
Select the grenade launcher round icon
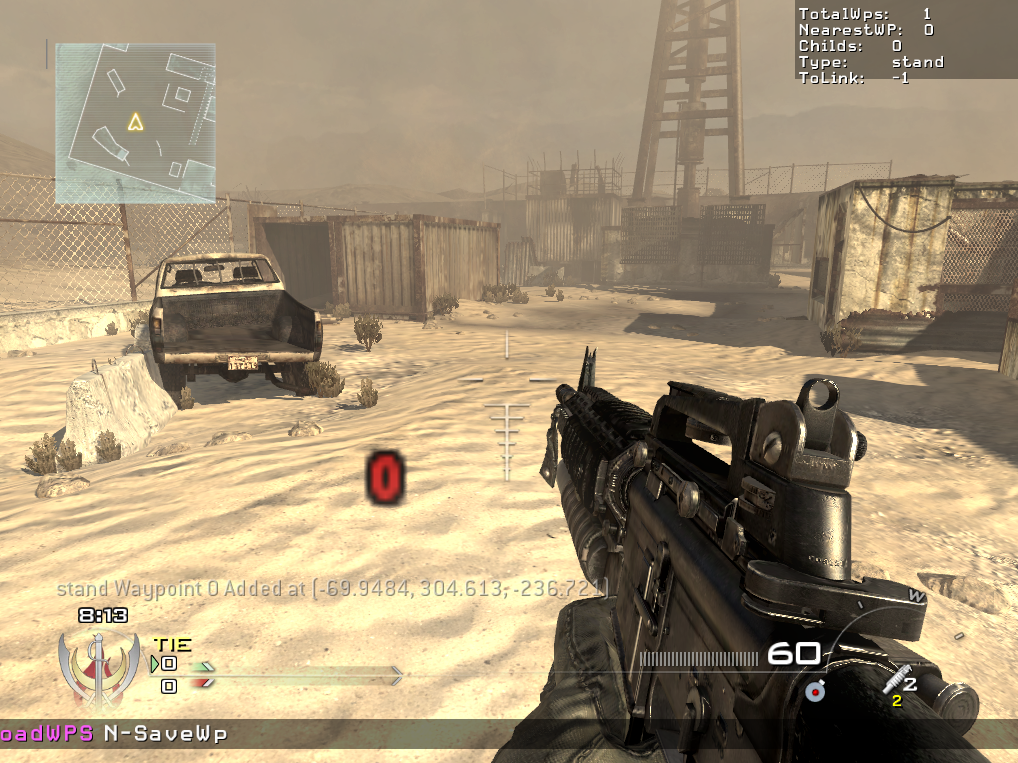pyautogui.click(x=896, y=680)
